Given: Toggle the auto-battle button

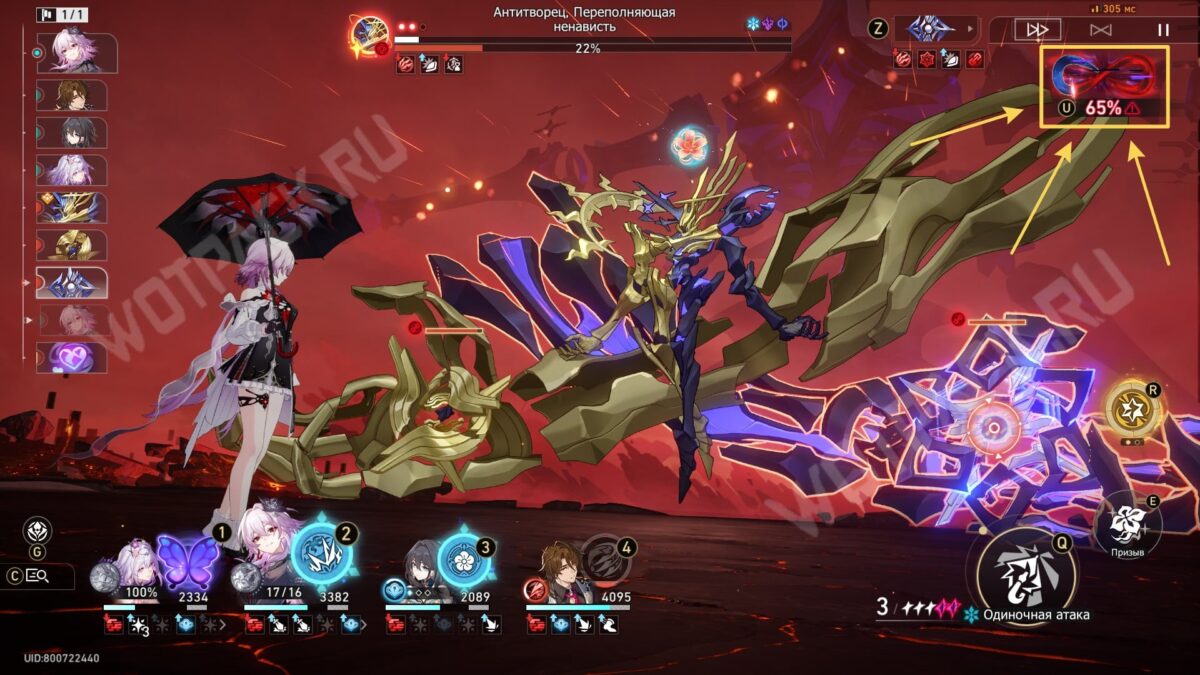Looking at the screenshot, I should pyautogui.click(x=1100, y=30).
